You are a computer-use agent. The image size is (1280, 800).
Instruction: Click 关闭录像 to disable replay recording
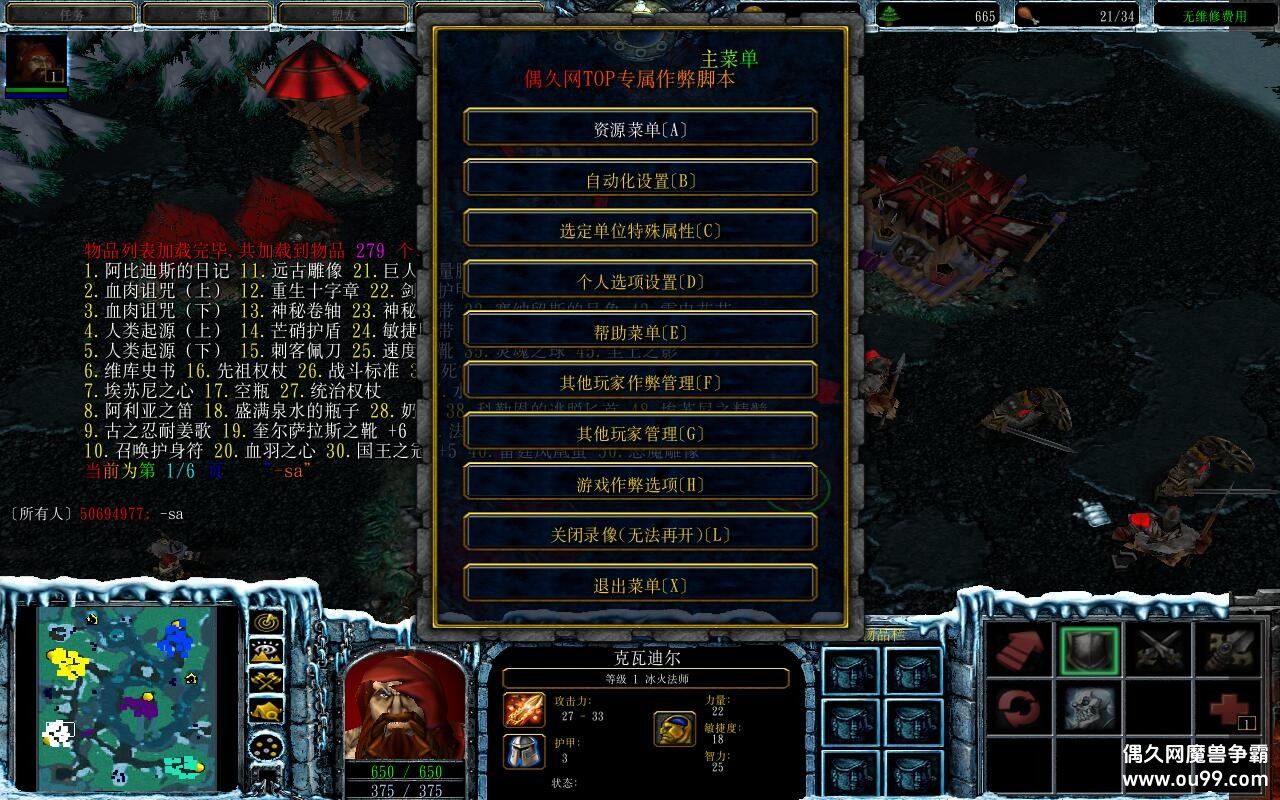pos(640,535)
